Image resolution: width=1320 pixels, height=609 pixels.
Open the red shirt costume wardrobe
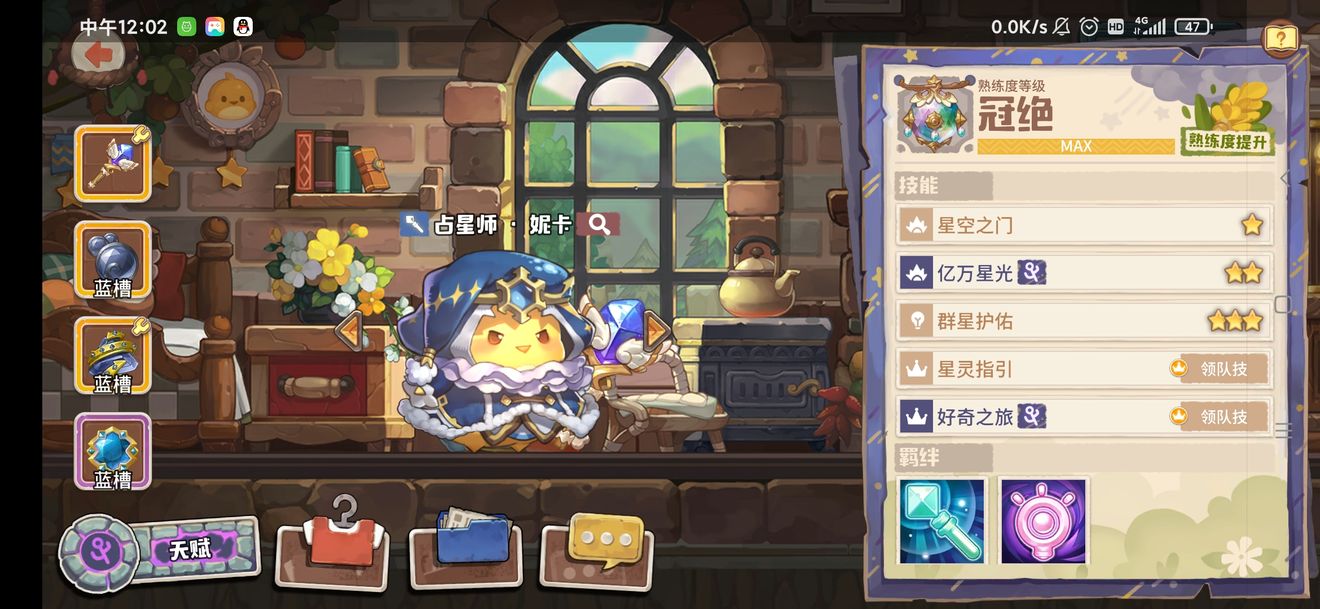click(x=332, y=545)
